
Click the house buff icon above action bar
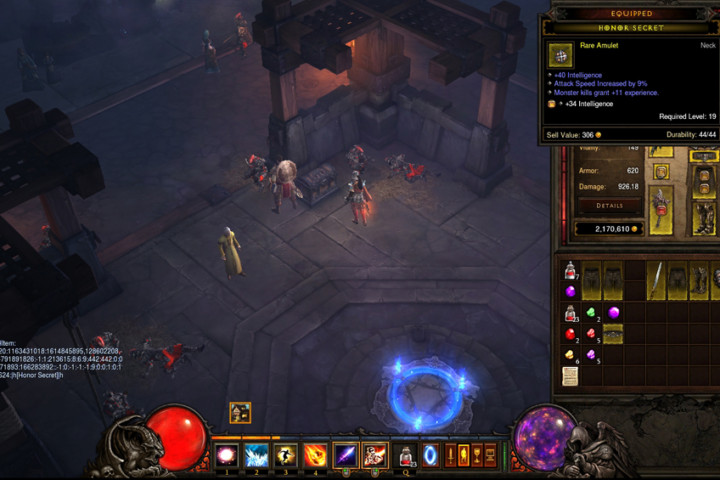coord(240,412)
